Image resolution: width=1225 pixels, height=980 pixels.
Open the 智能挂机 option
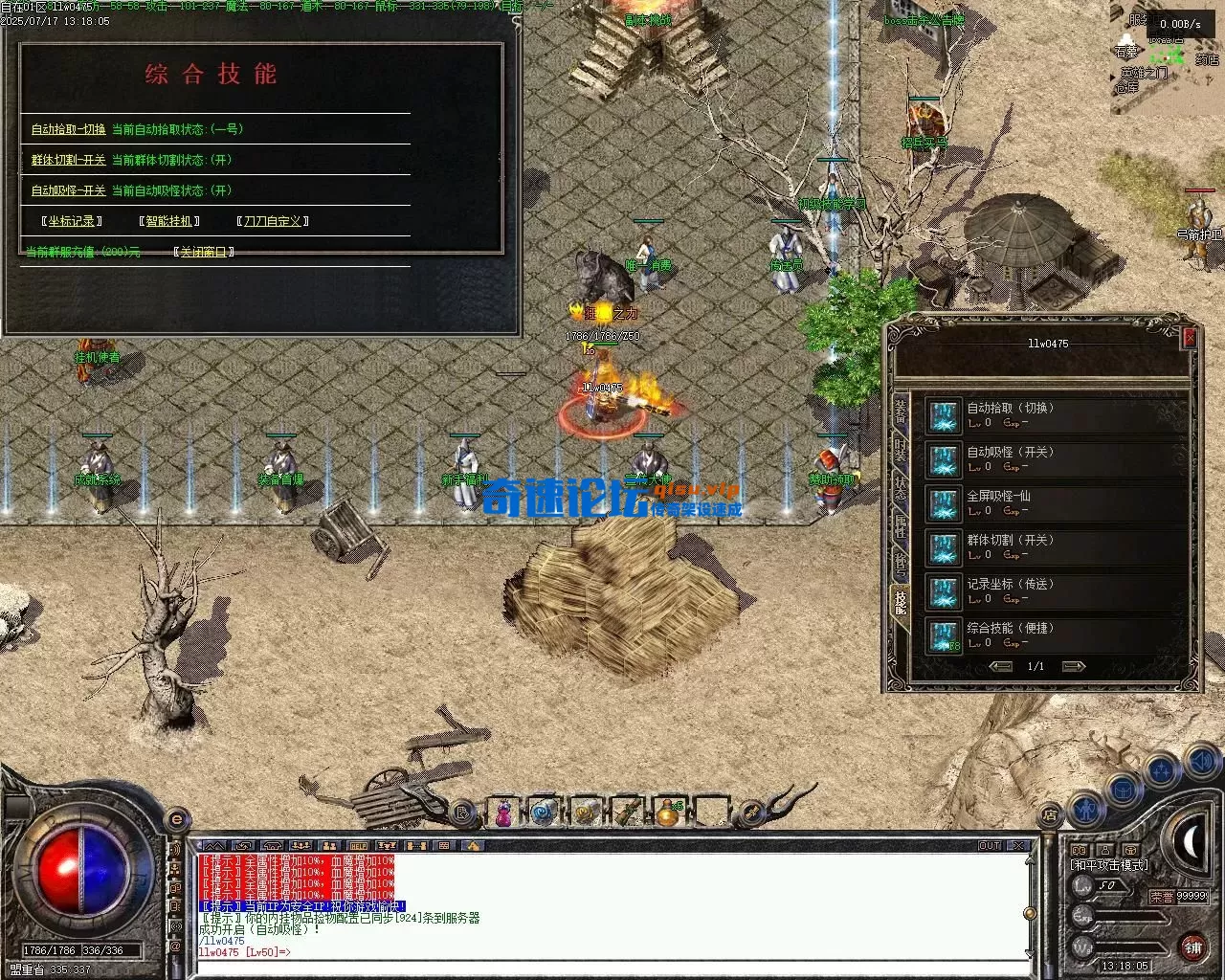point(169,221)
